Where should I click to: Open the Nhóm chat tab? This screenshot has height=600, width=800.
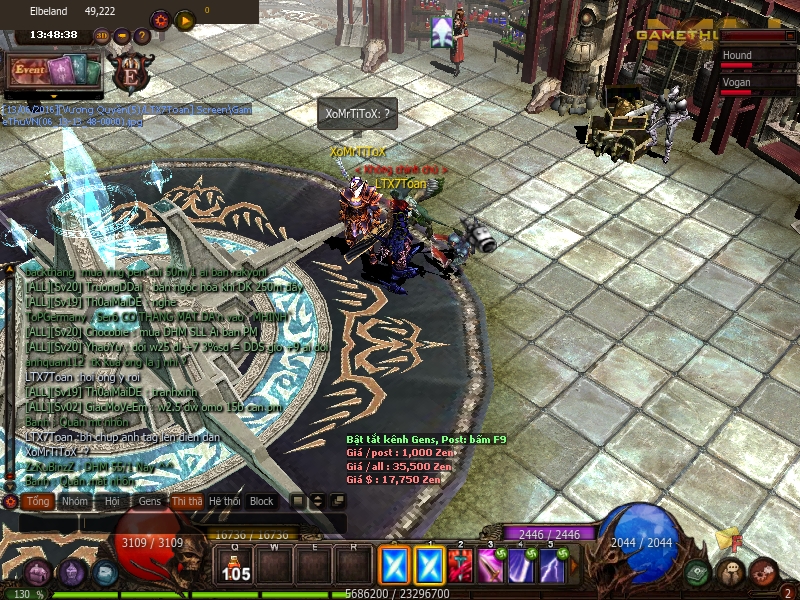coord(74,501)
